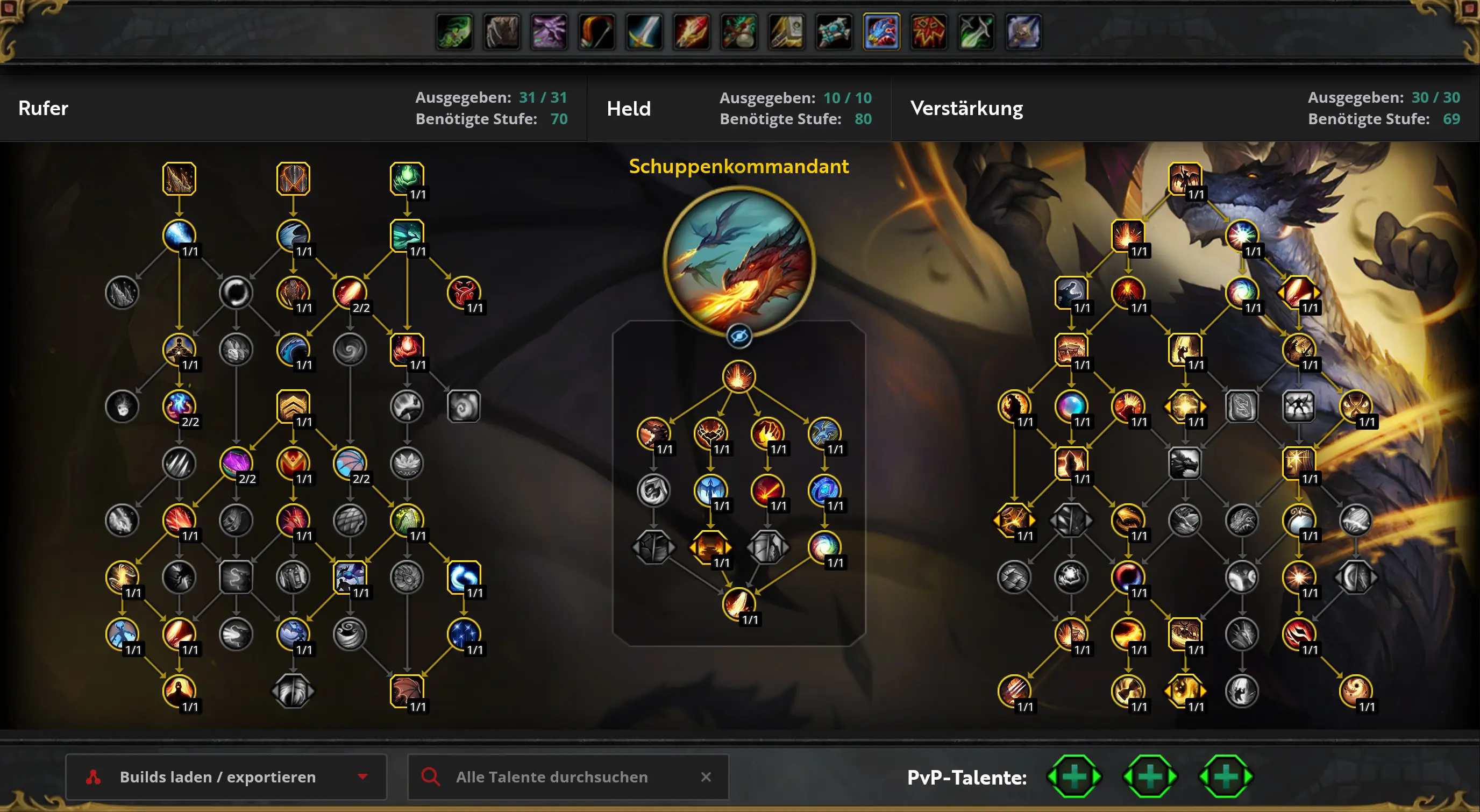Click the Landslide rock-spikes talent in Rufer tree
This screenshot has width=1480, height=812.
[179, 178]
